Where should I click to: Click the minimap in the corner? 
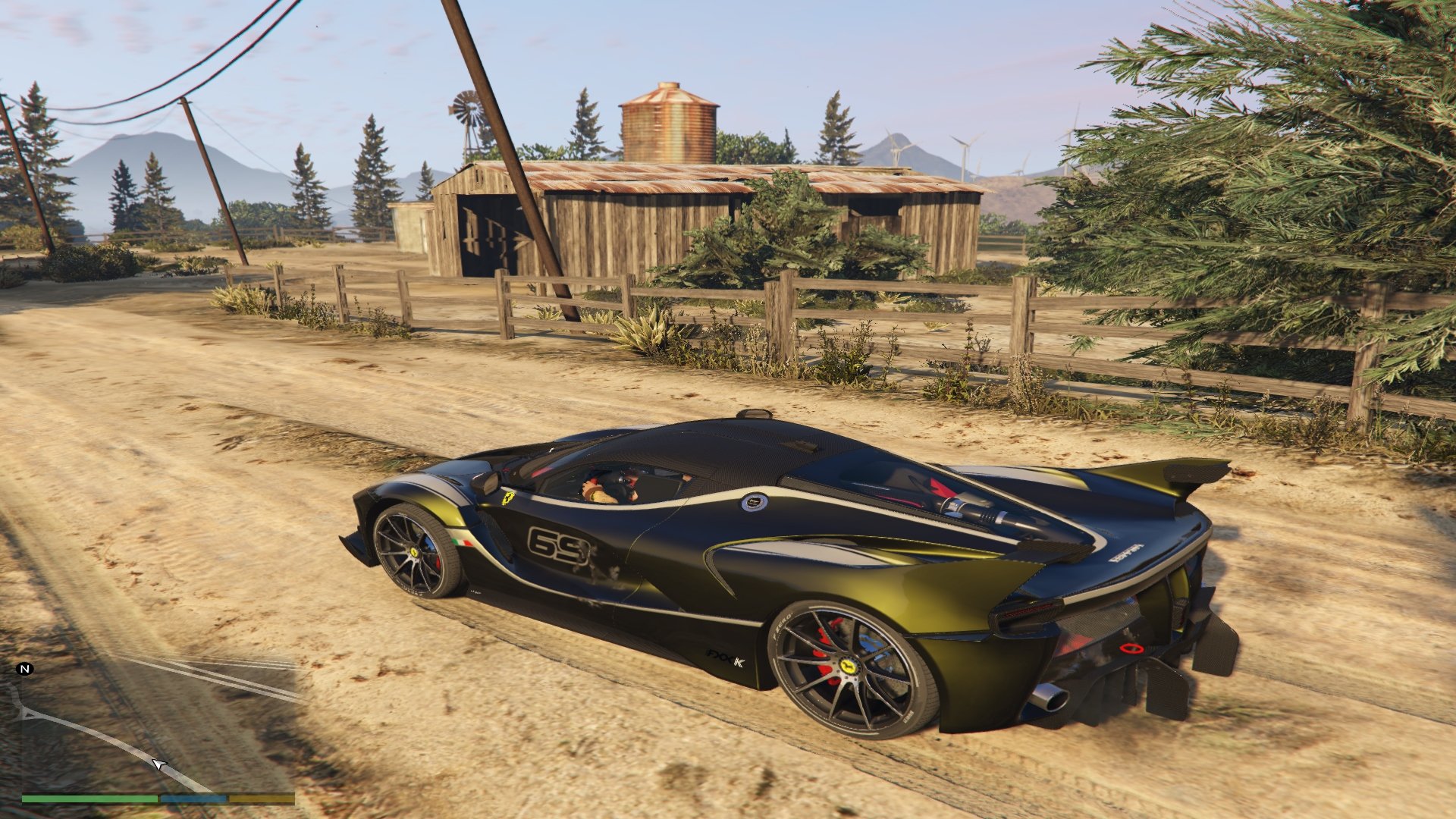pyautogui.click(x=158, y=726)
